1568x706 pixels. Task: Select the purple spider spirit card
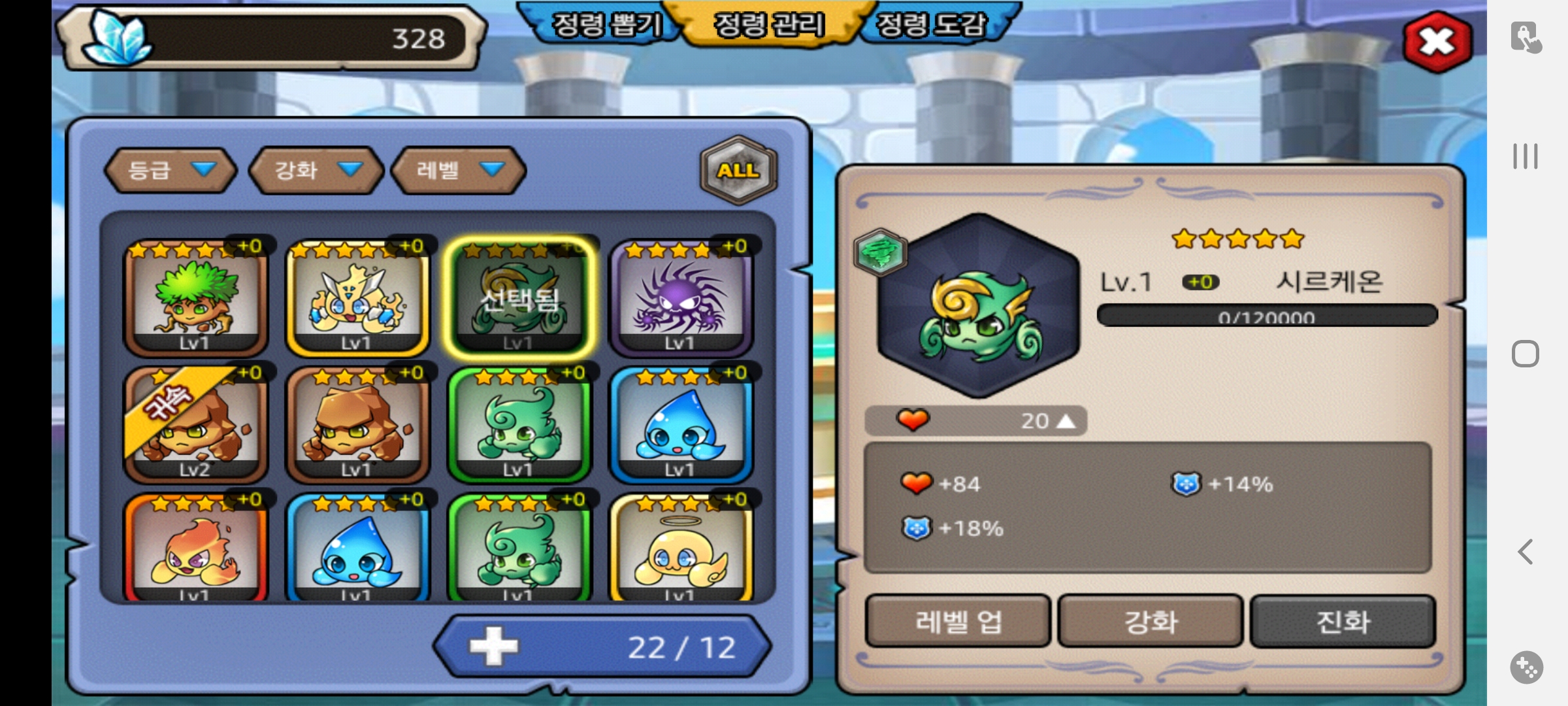point(681,297)
